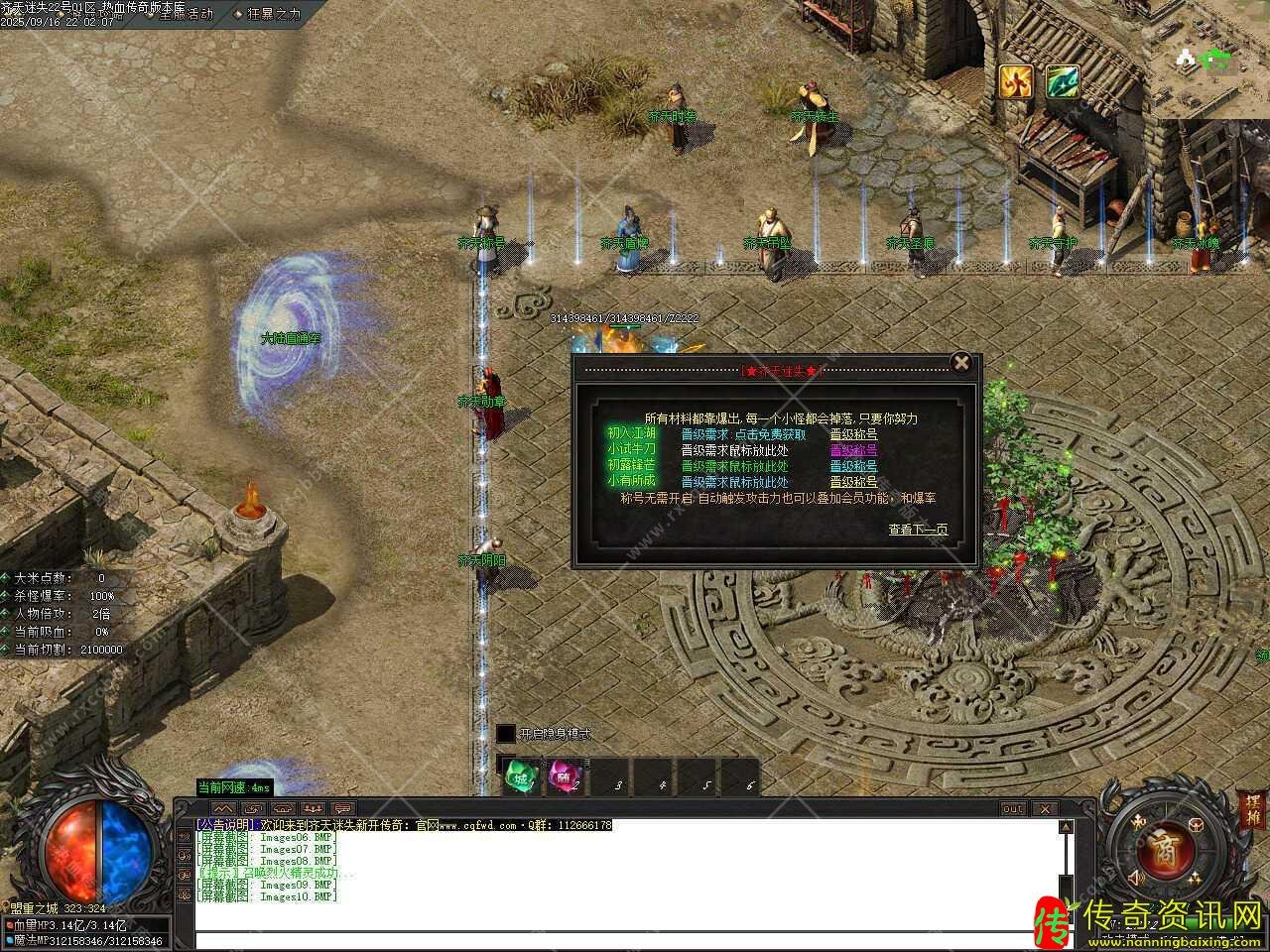Screen dimensions: 1270x952
Task: Click the chat window 'out' button
Action: point(1012,808)
